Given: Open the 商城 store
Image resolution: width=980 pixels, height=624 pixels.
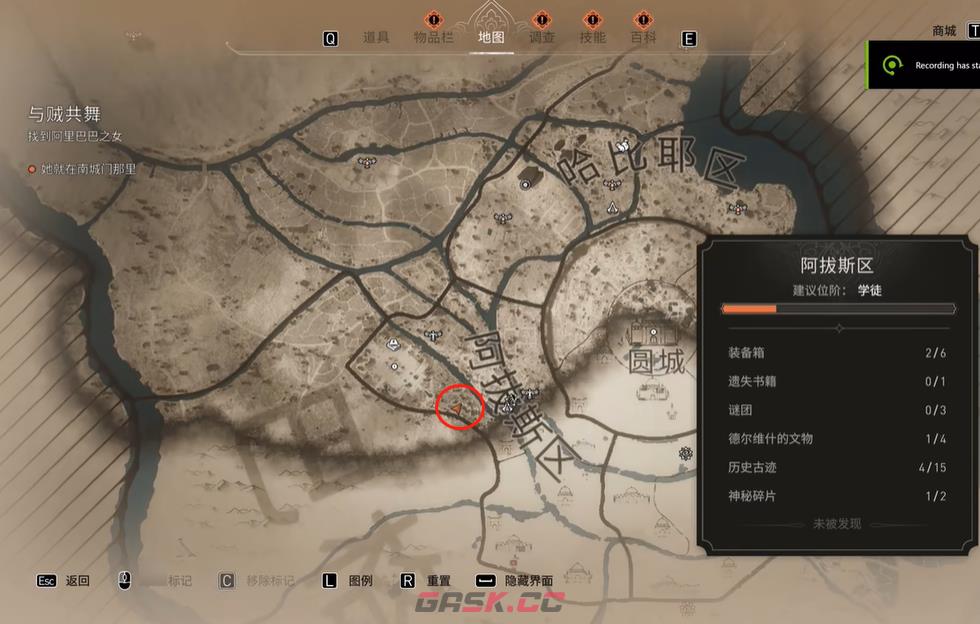Looking at the screenshot, I should pos(944,31).
